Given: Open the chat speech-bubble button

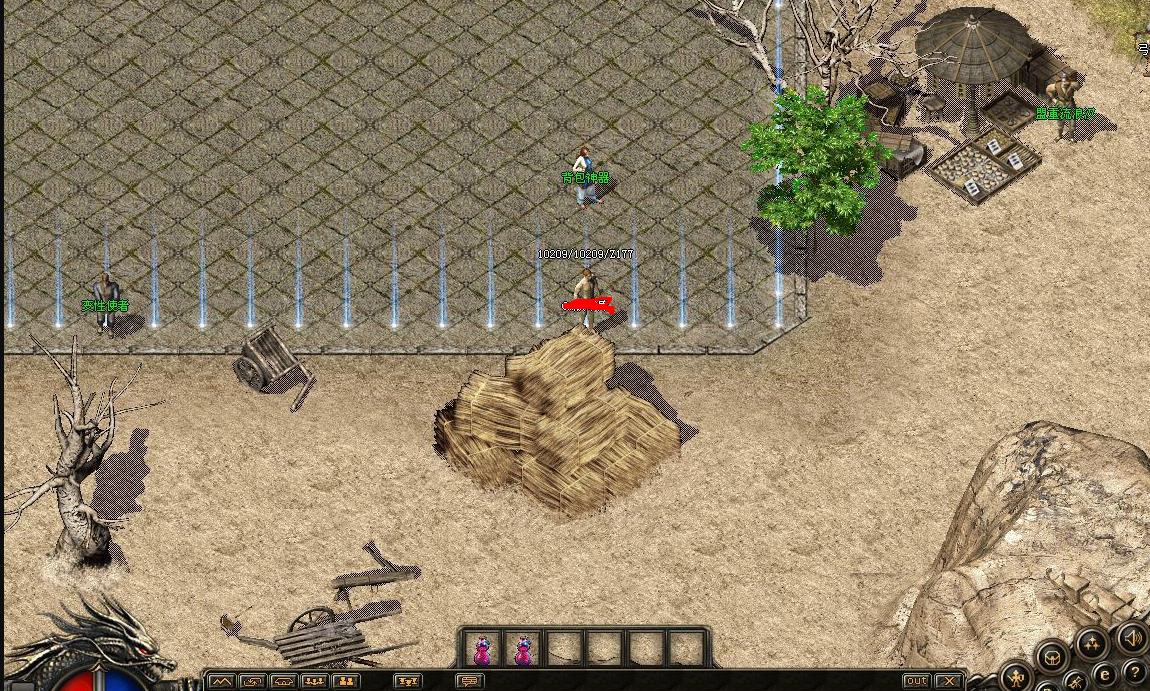Looking at the screenshot, I should [469, 681].
